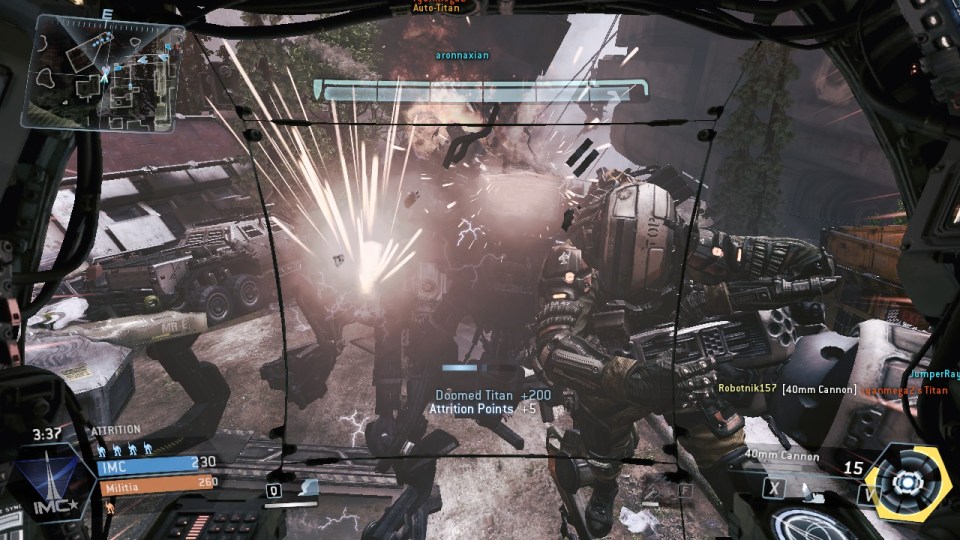Activate the hexagonal Titan core ability icon
Screen dimensions: 960x540
tap(906, 482)
